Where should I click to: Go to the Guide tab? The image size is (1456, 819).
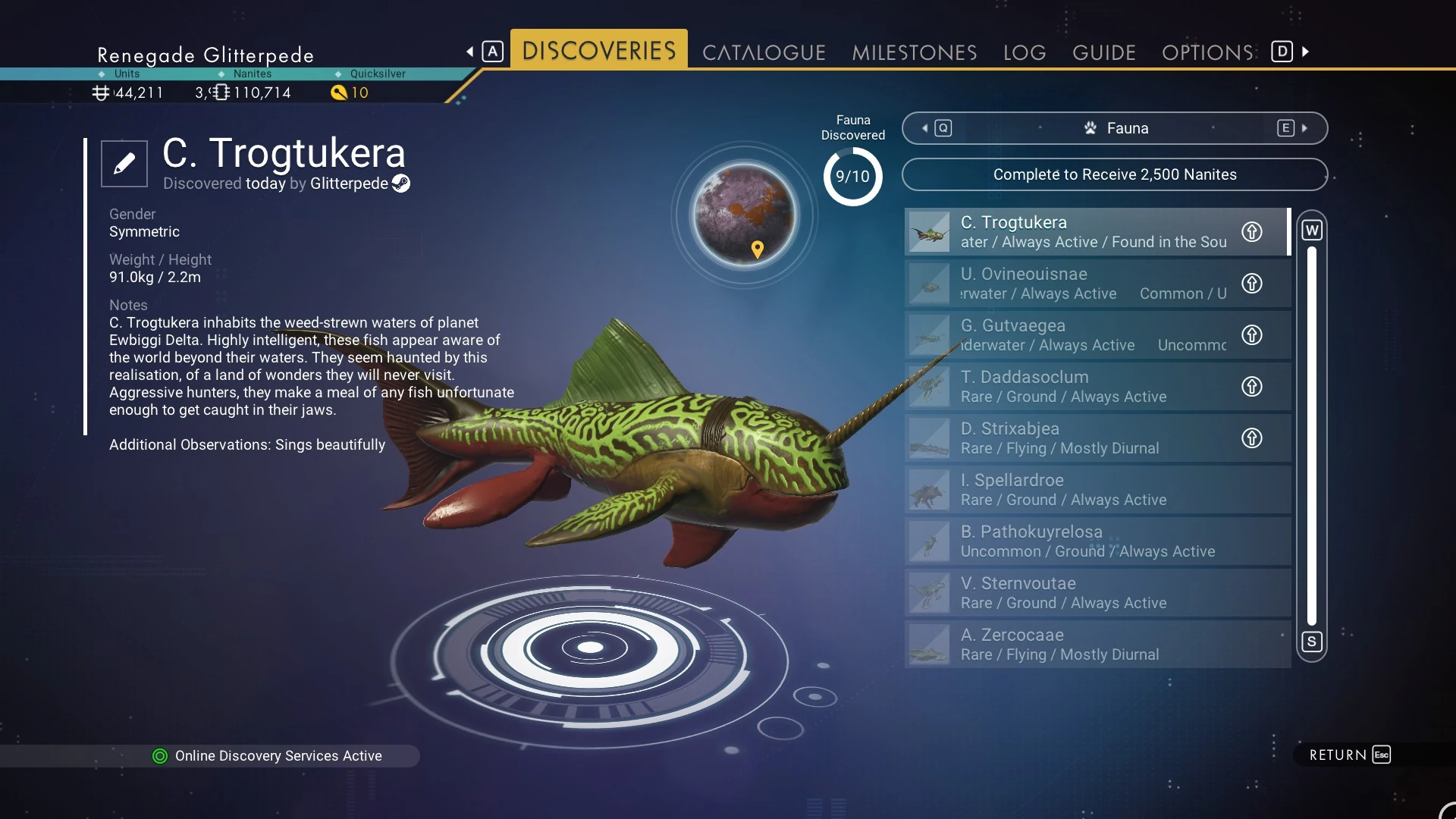pos(1103,52)
